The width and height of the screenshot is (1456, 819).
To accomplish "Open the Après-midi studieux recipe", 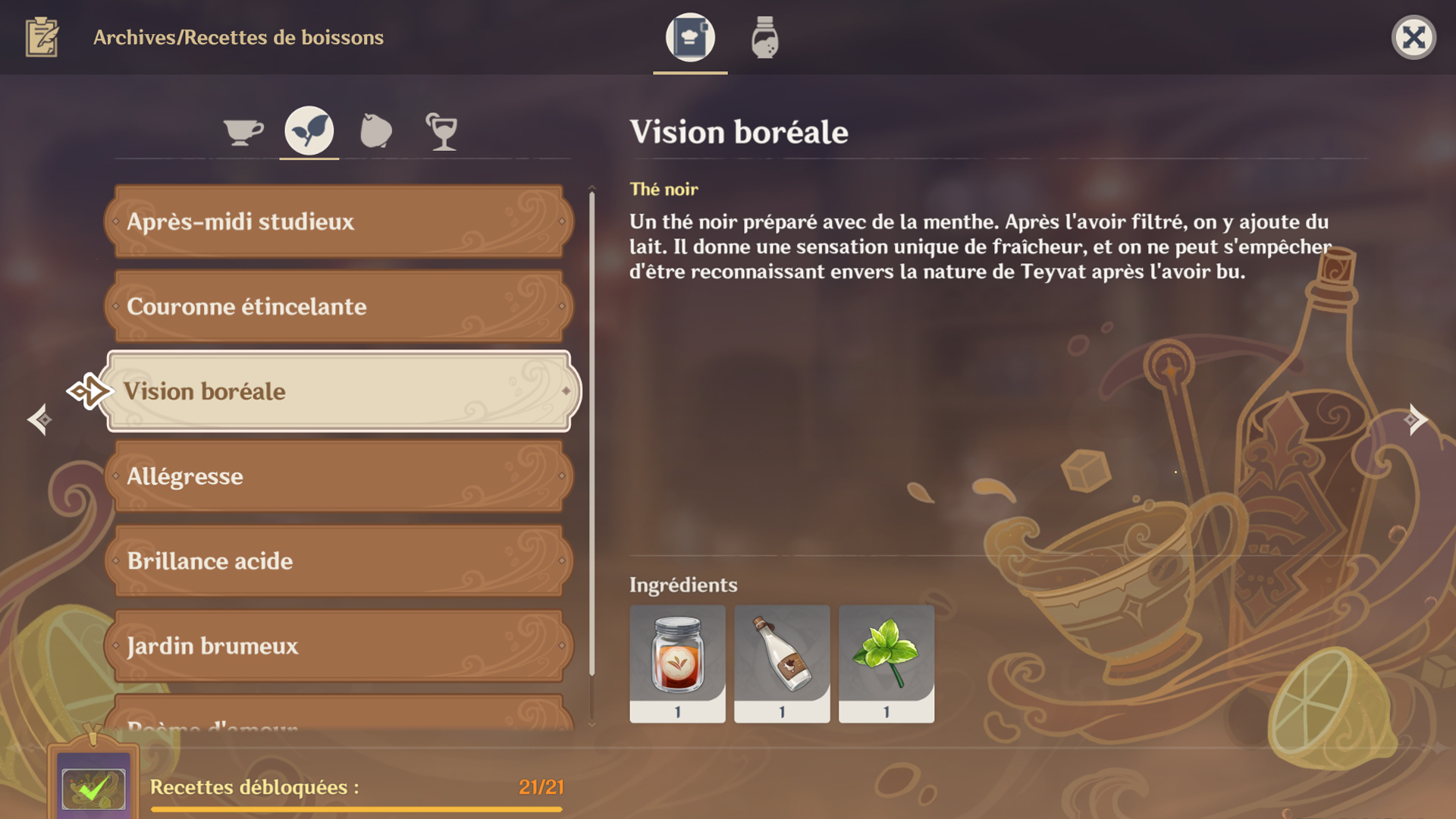I will click(x=337, y=221).
